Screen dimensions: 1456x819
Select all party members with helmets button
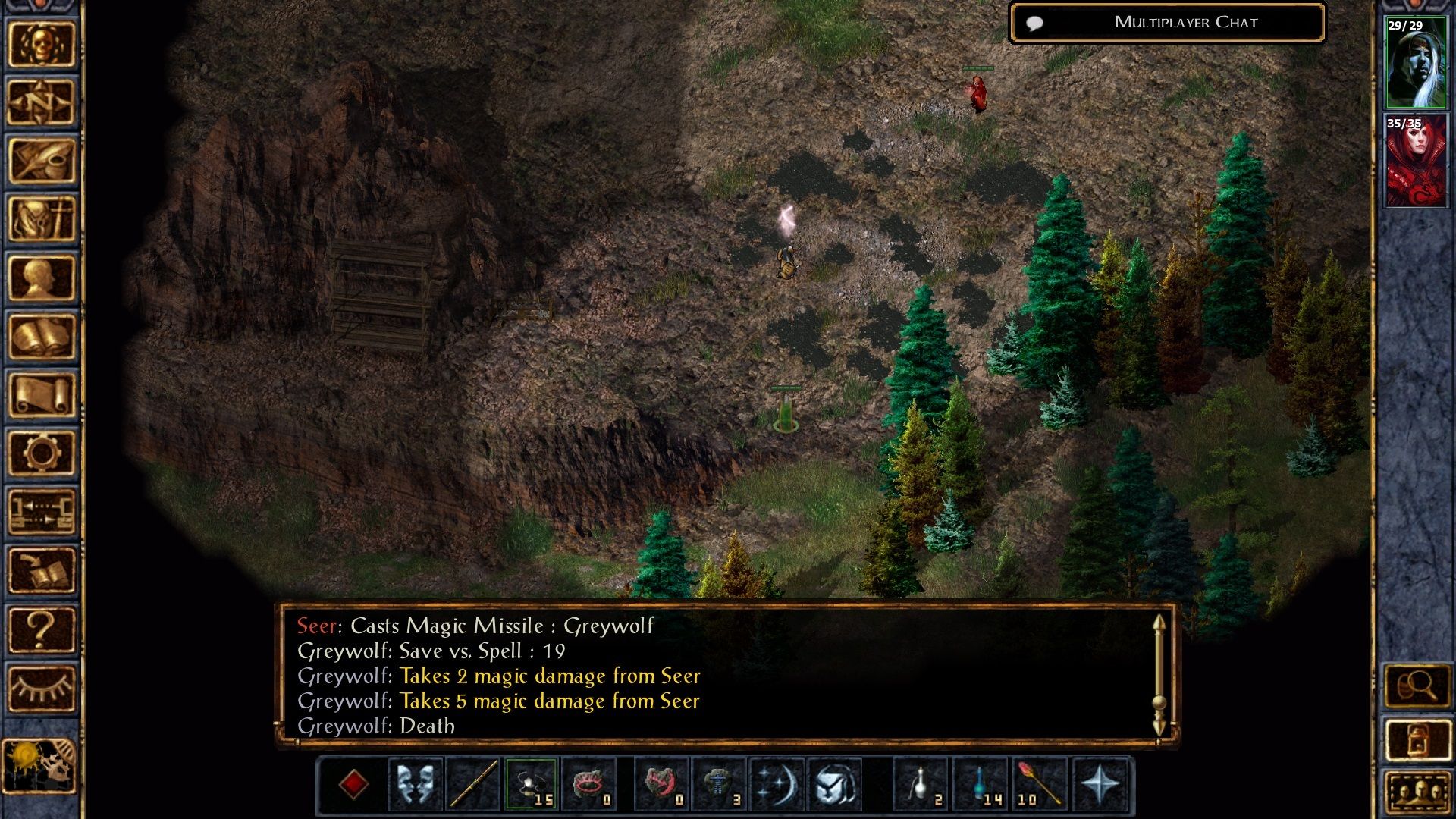point(1417,792)
